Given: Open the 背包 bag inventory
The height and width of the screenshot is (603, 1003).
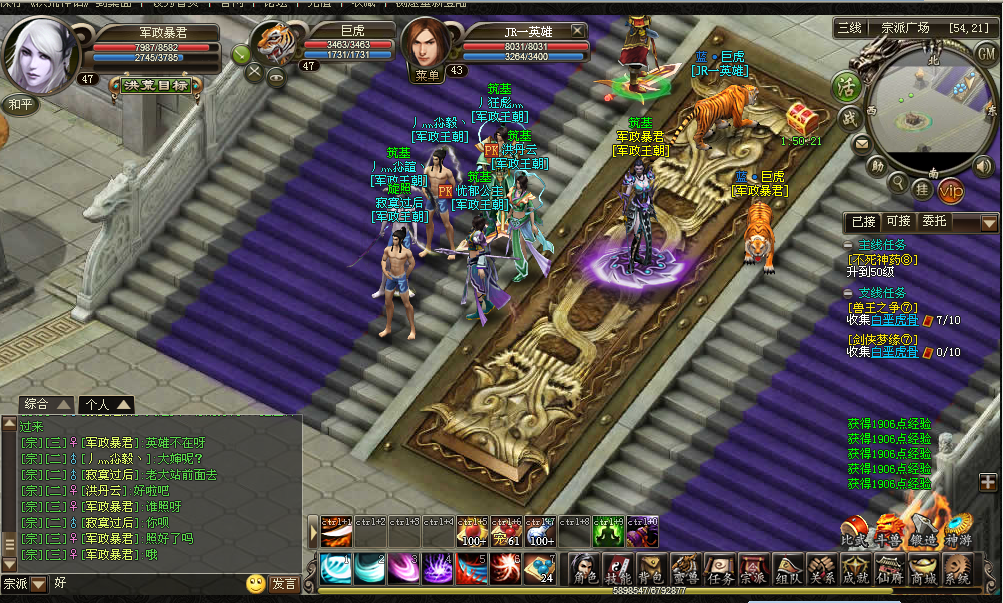Looking at the screenshot, I should 651,568.
